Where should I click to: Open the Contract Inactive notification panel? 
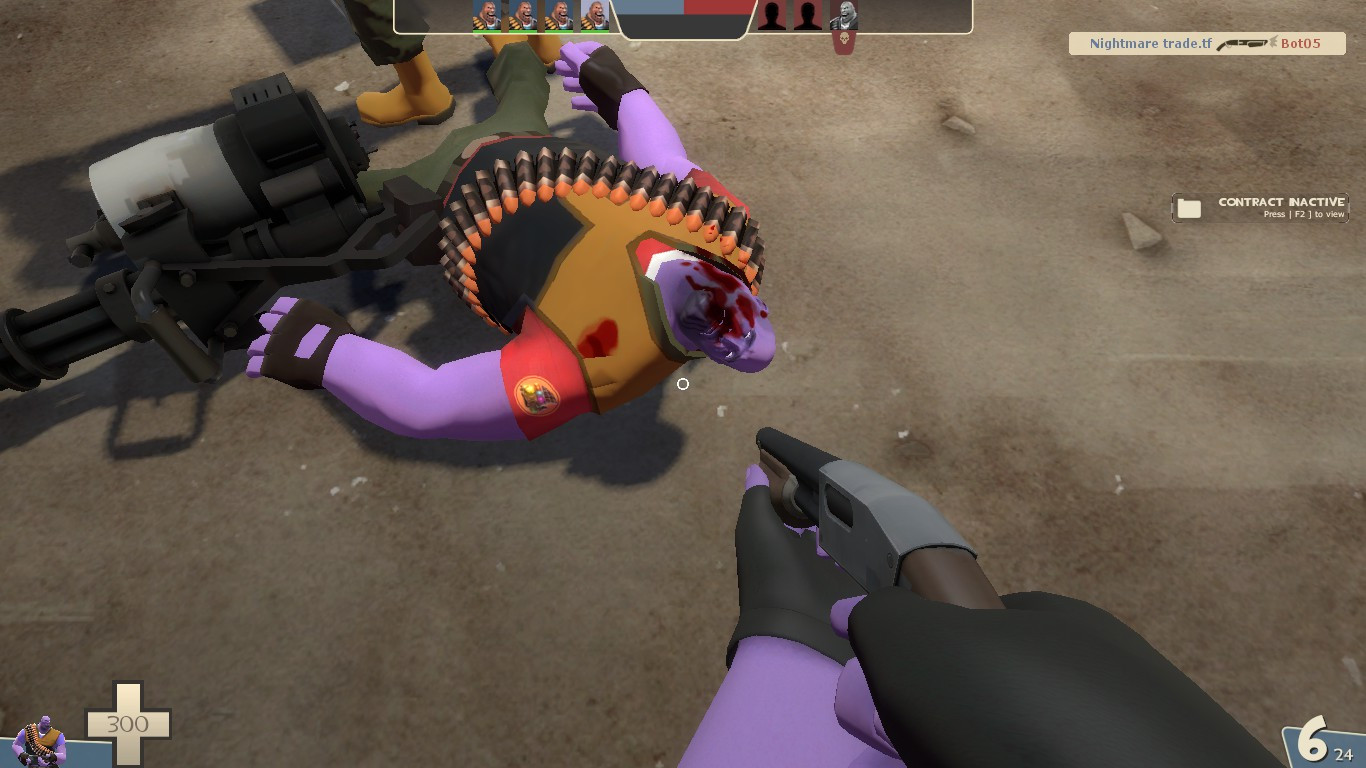(1260, 207)
